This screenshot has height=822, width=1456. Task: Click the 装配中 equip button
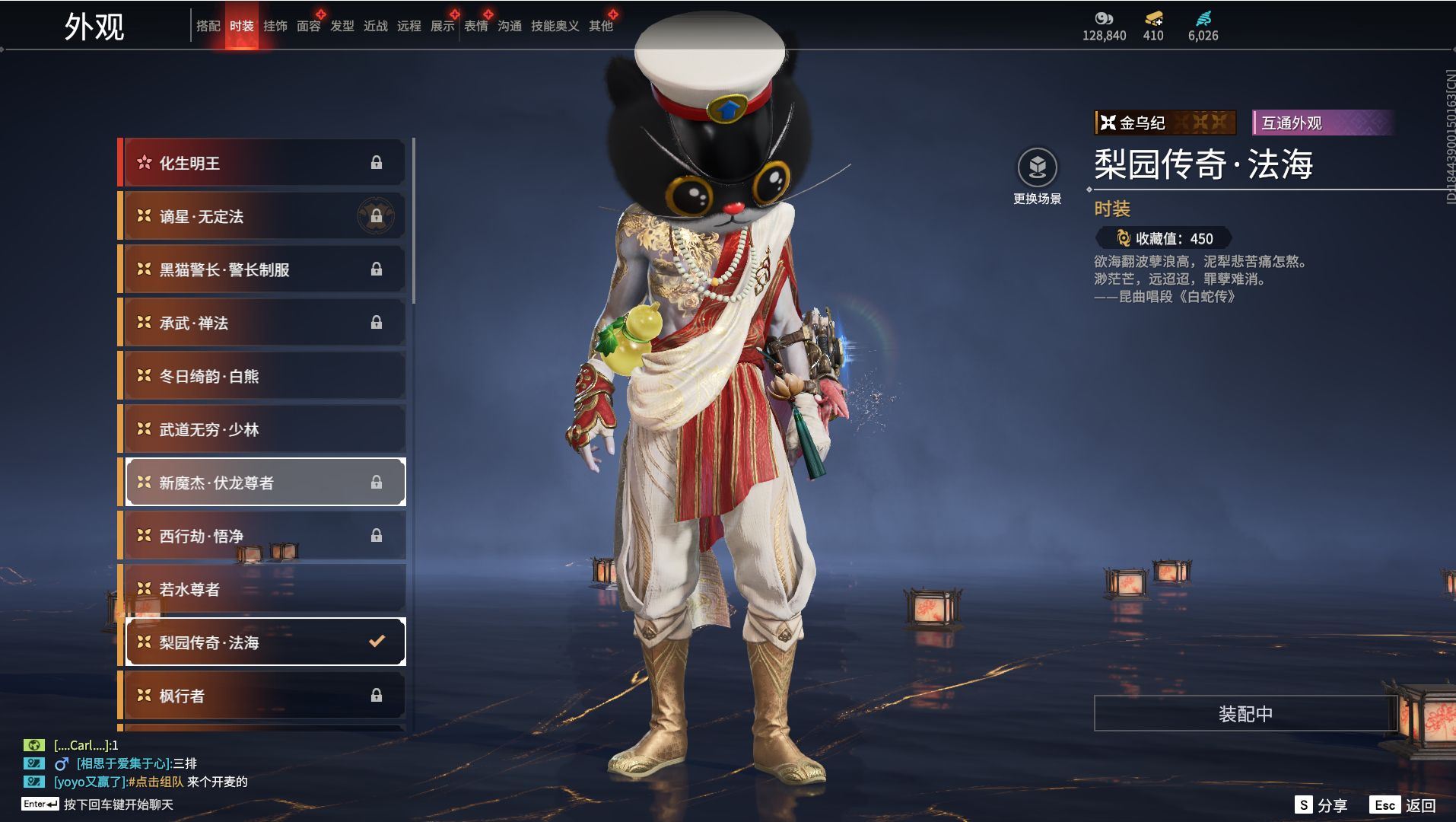[1245, 714]
